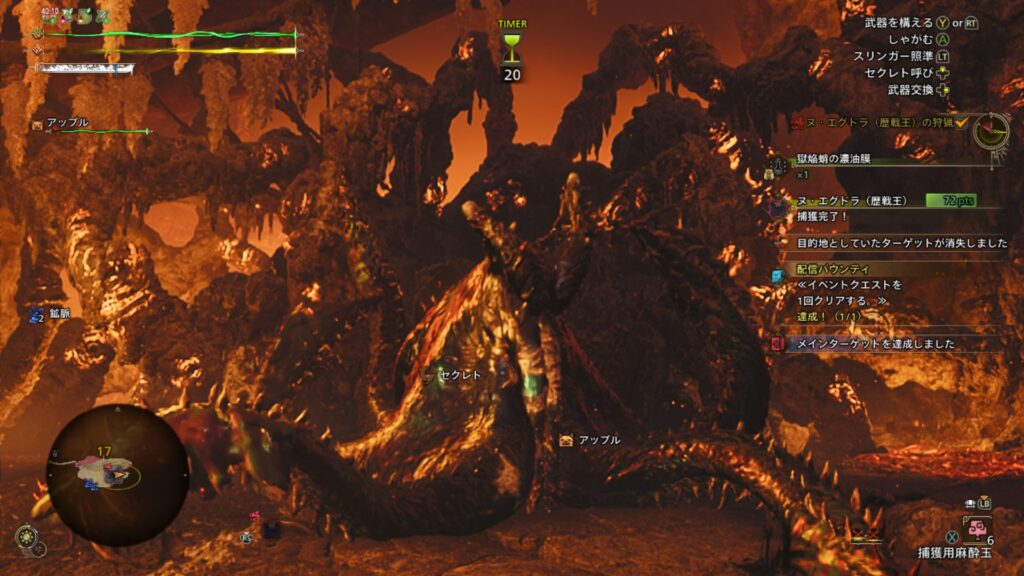The width and height of the screenshot is (1024, 576).
Task: Select the 目的地としていたターゲットが消失しました notice
Action: click(896, 243)
